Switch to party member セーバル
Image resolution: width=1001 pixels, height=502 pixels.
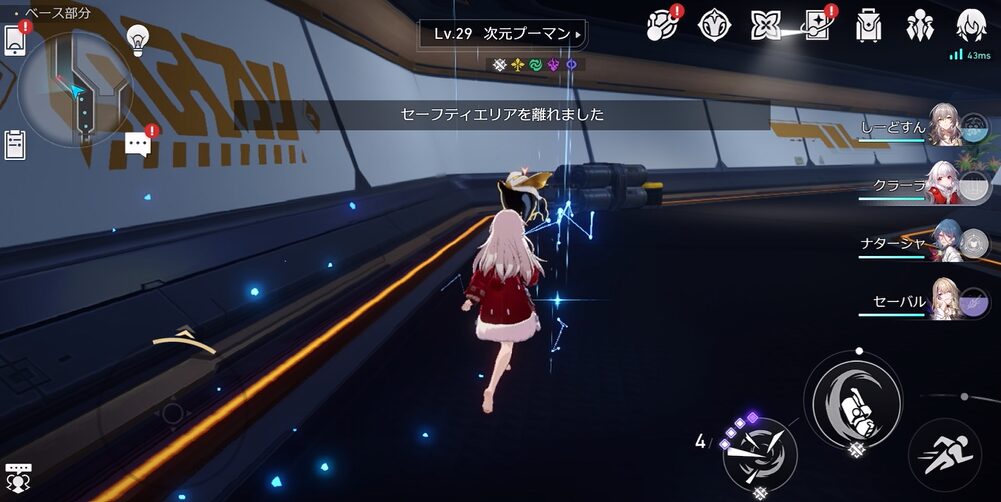click(x=946, y=299)
